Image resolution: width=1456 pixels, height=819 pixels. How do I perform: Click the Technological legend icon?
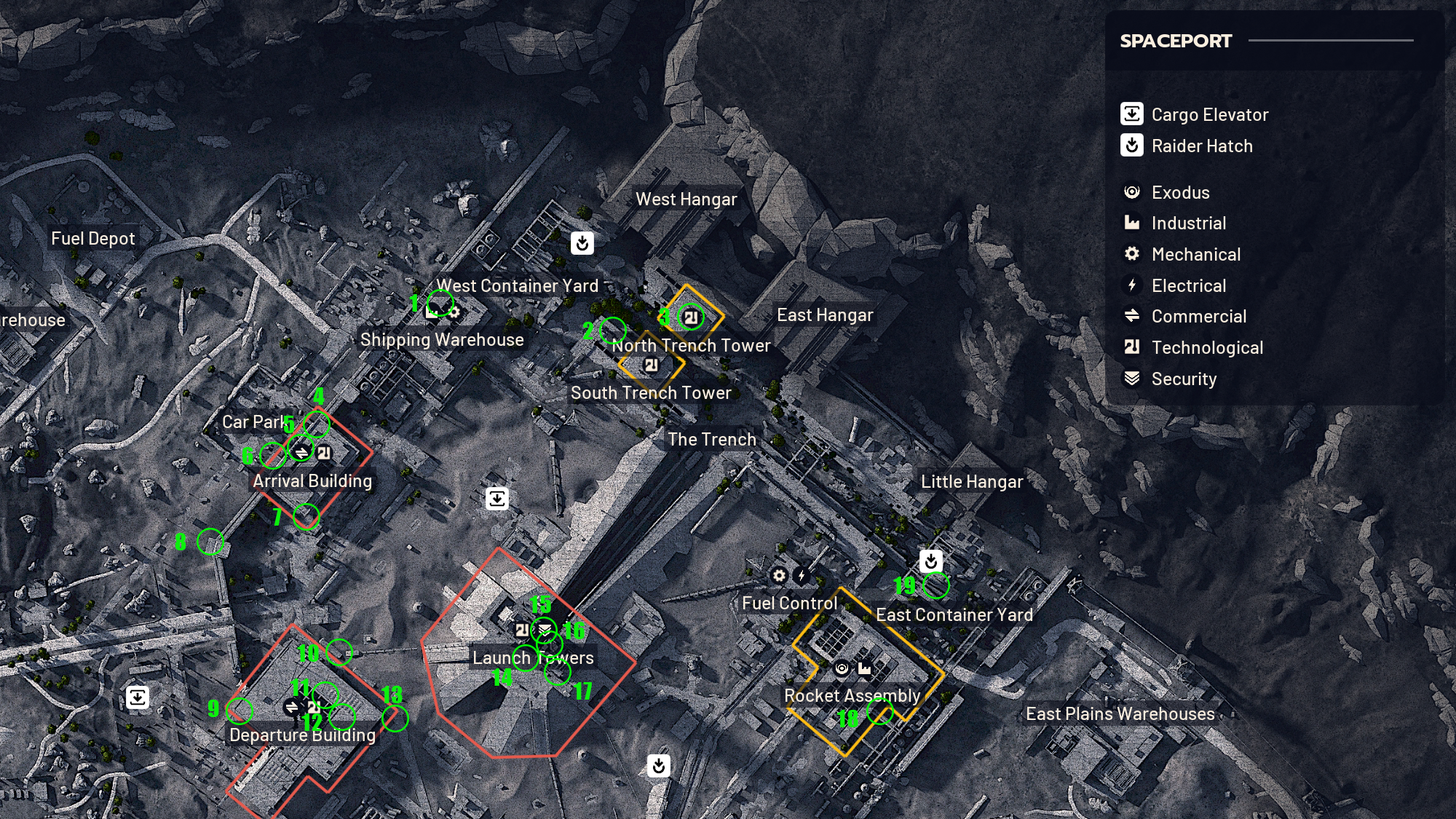coord(1131,347)
